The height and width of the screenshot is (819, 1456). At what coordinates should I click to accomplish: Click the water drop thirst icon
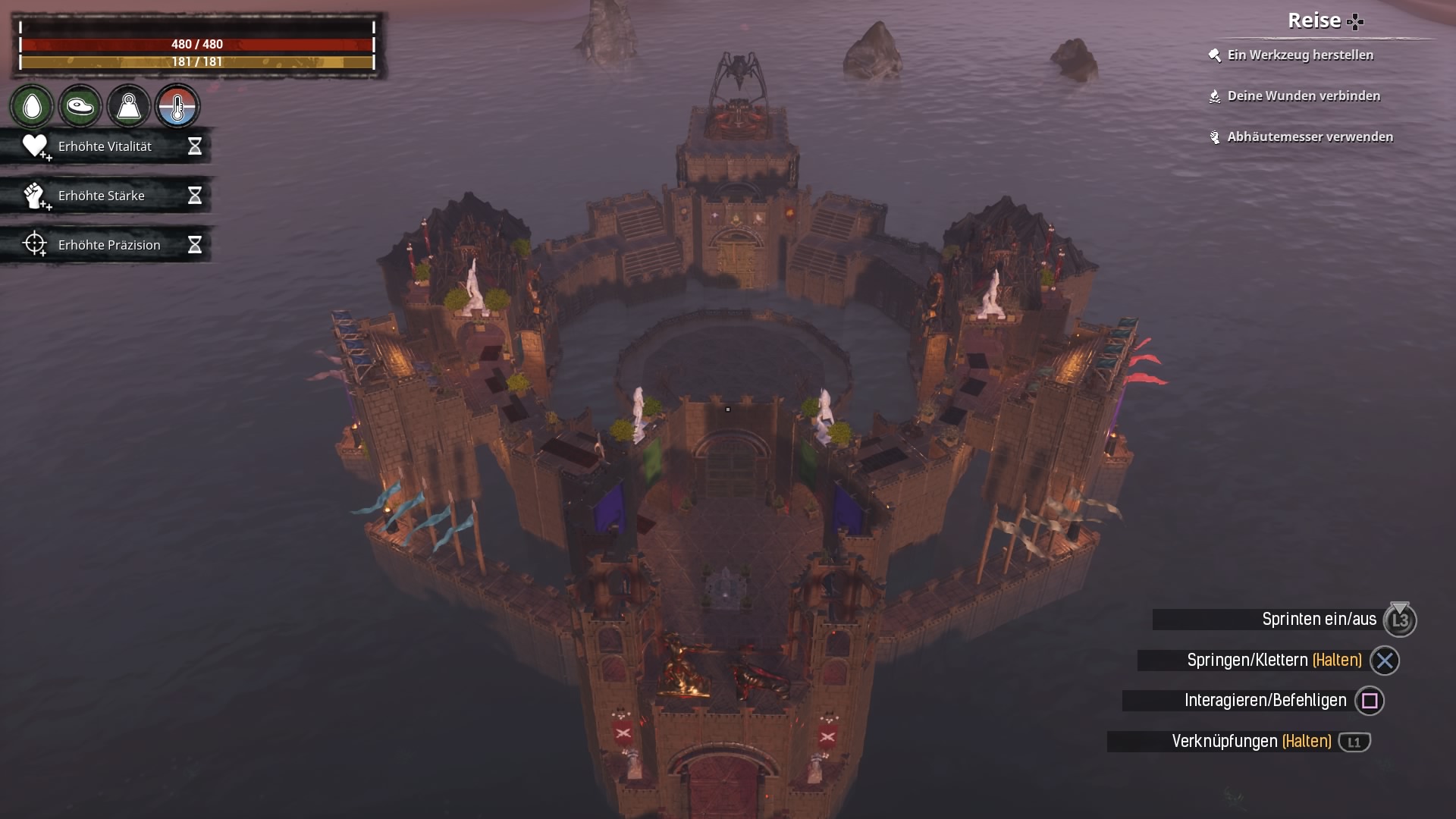[32, 107]
